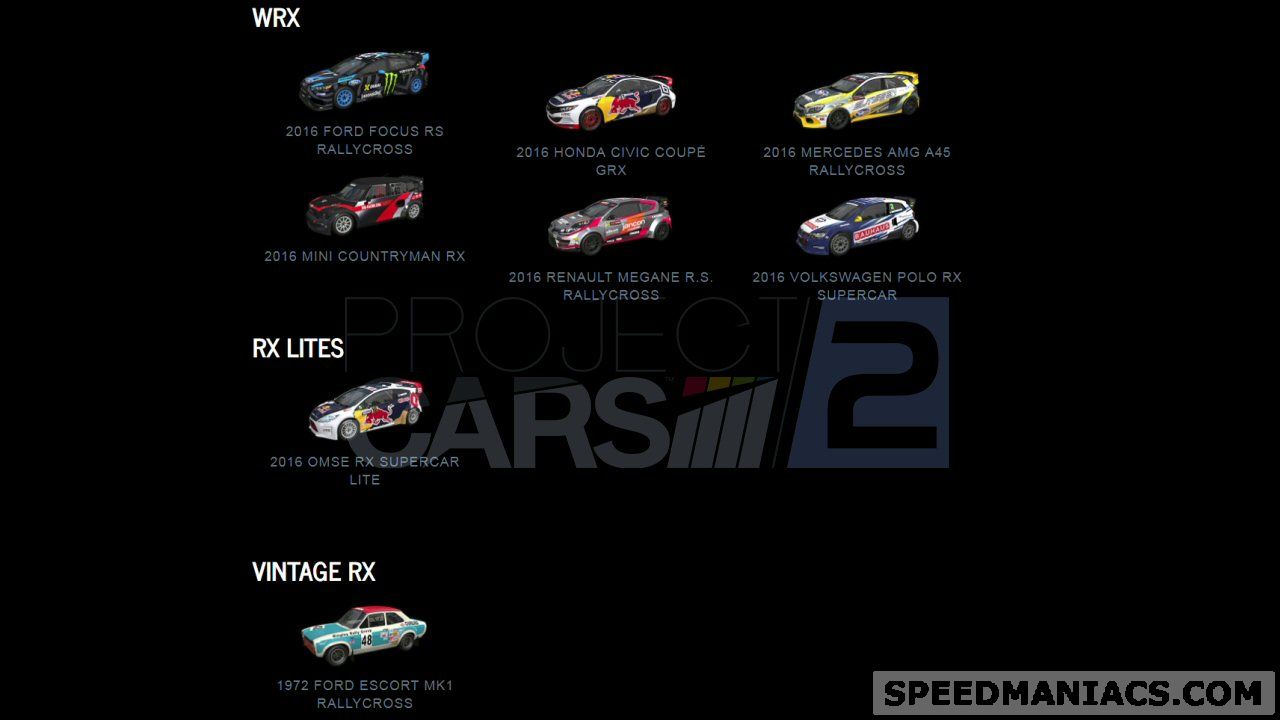Select the 2016 Ford Focus RS Rallycross car
Image resolution: width=1280 pixels, height=720 pixels.
coord(364,81)
